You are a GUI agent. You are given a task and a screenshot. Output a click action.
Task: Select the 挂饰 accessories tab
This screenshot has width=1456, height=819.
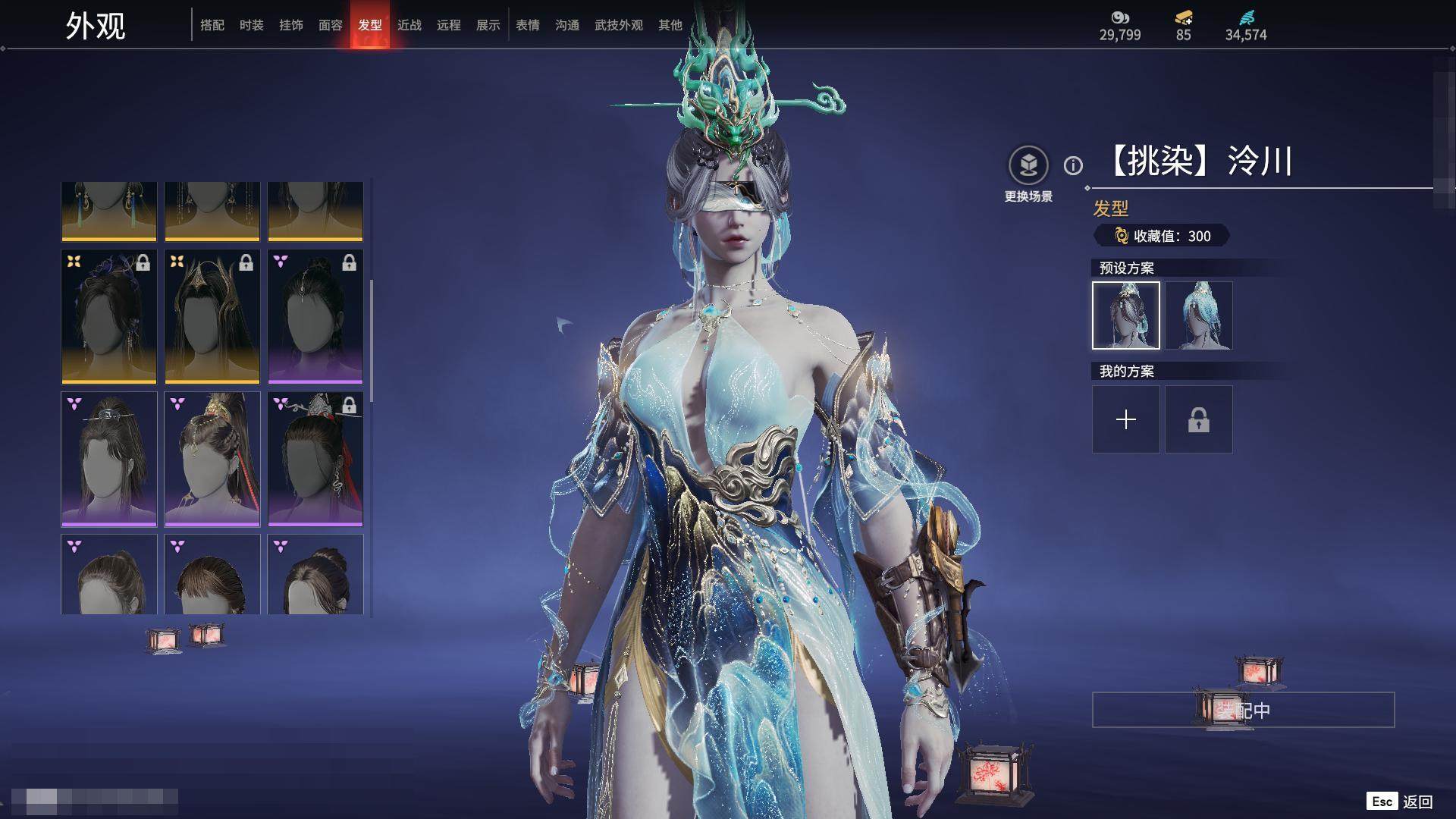pos(291,25)
